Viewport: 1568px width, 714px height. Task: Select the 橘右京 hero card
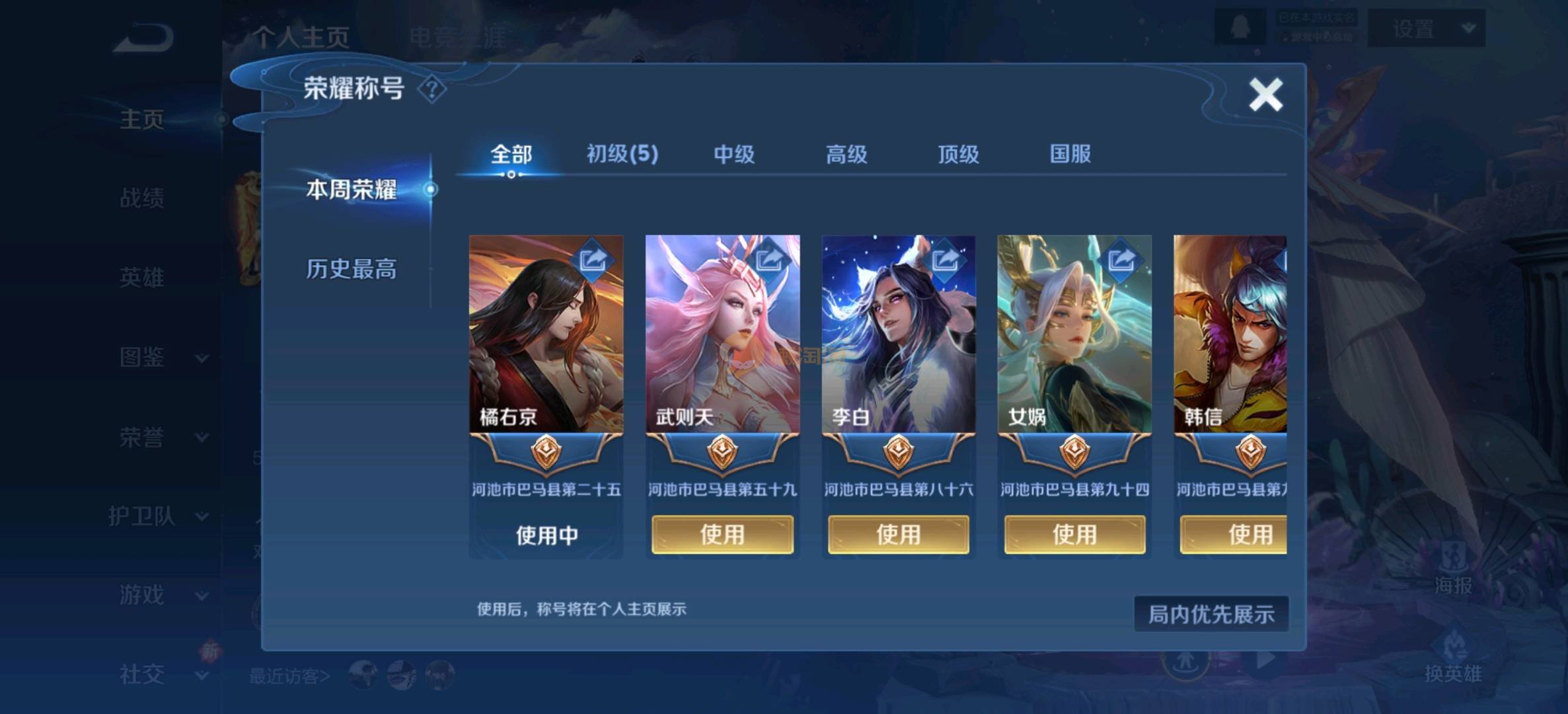(546, 344)
